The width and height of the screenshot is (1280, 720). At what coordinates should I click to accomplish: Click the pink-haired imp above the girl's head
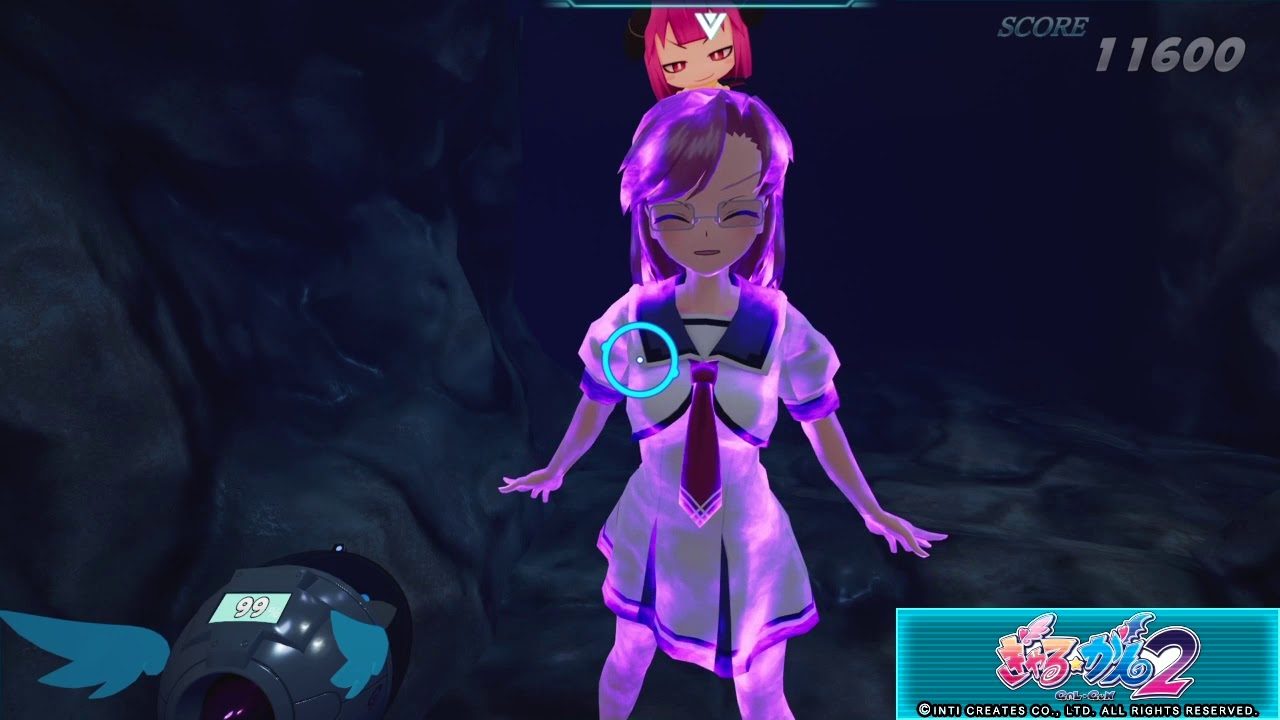pos(700,55)
